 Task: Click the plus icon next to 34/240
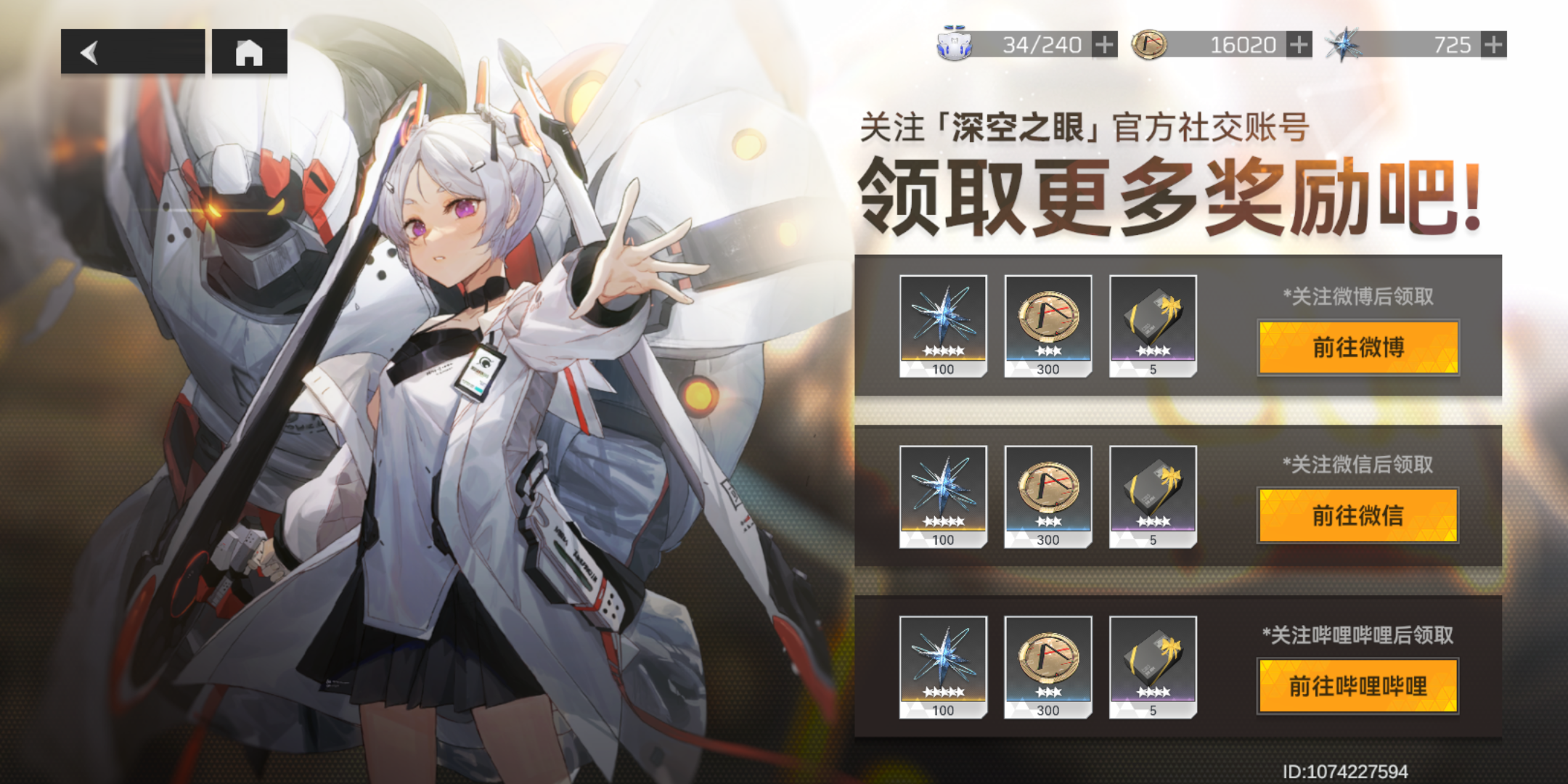click(x=1104, y=45)
